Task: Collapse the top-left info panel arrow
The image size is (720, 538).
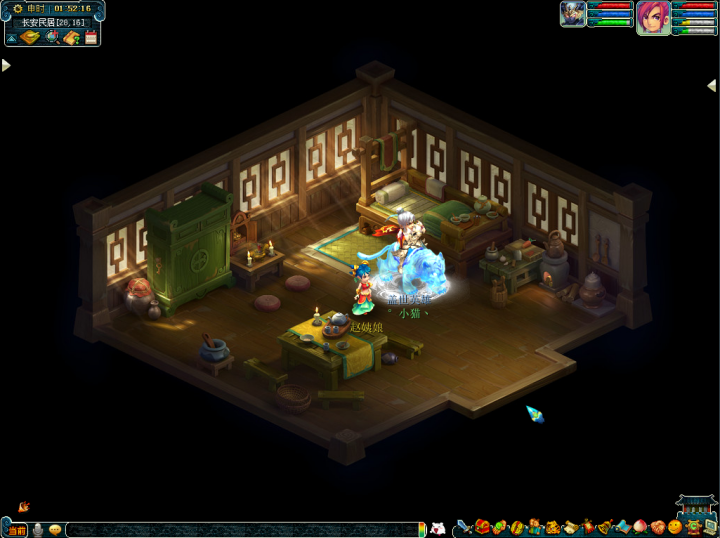Action: tap(11, 38)
